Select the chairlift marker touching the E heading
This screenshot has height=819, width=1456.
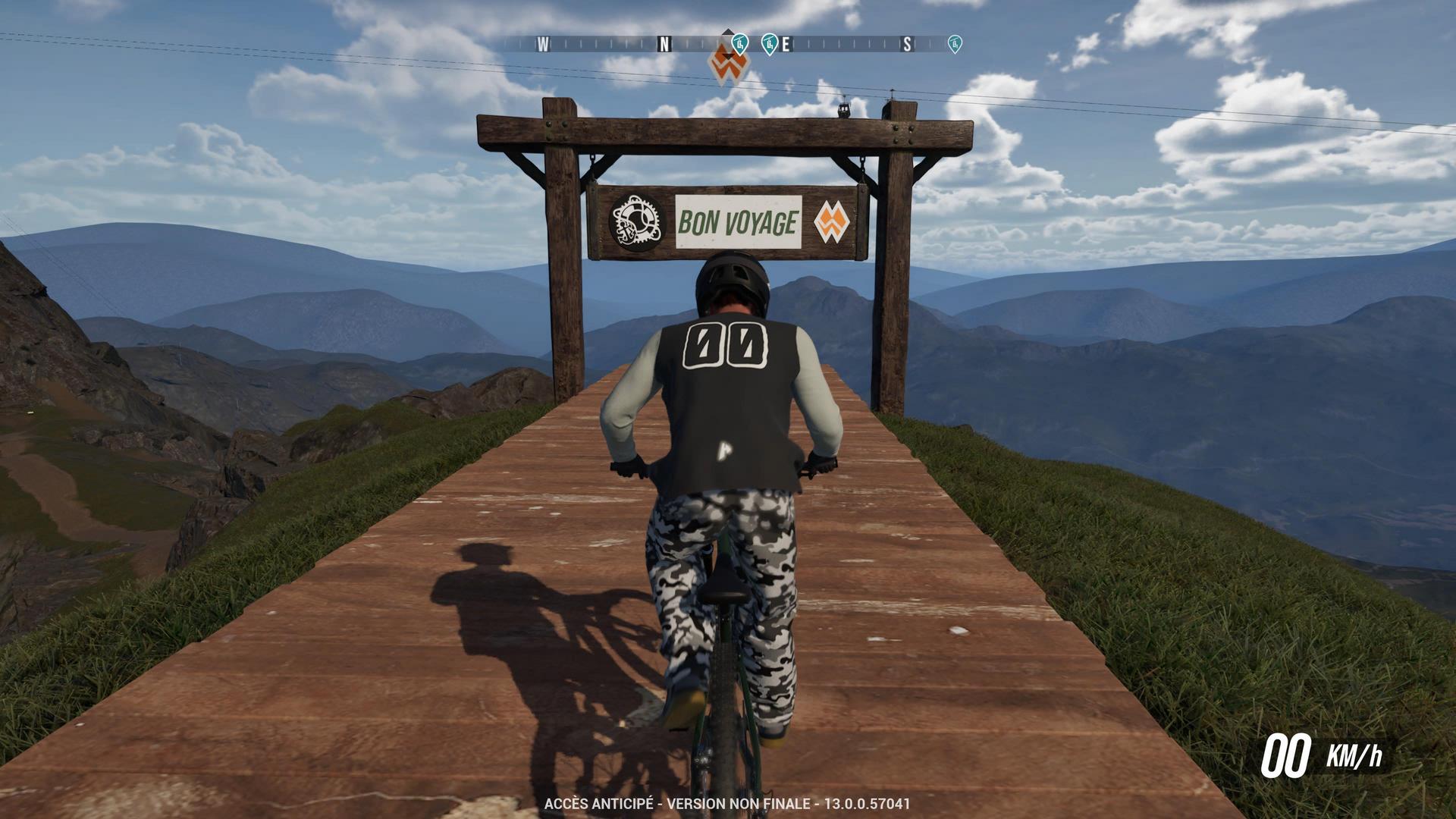tap(769, 44)
